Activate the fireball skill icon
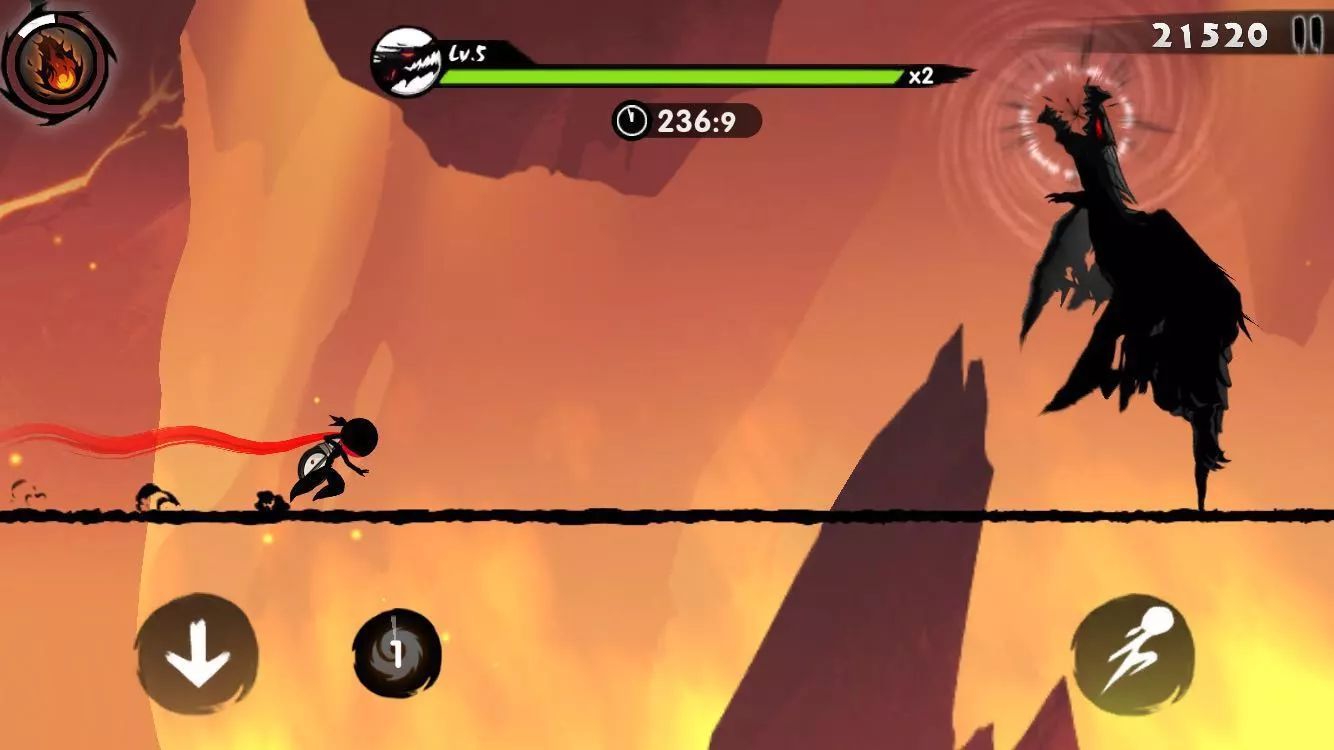 pos(57,56)
